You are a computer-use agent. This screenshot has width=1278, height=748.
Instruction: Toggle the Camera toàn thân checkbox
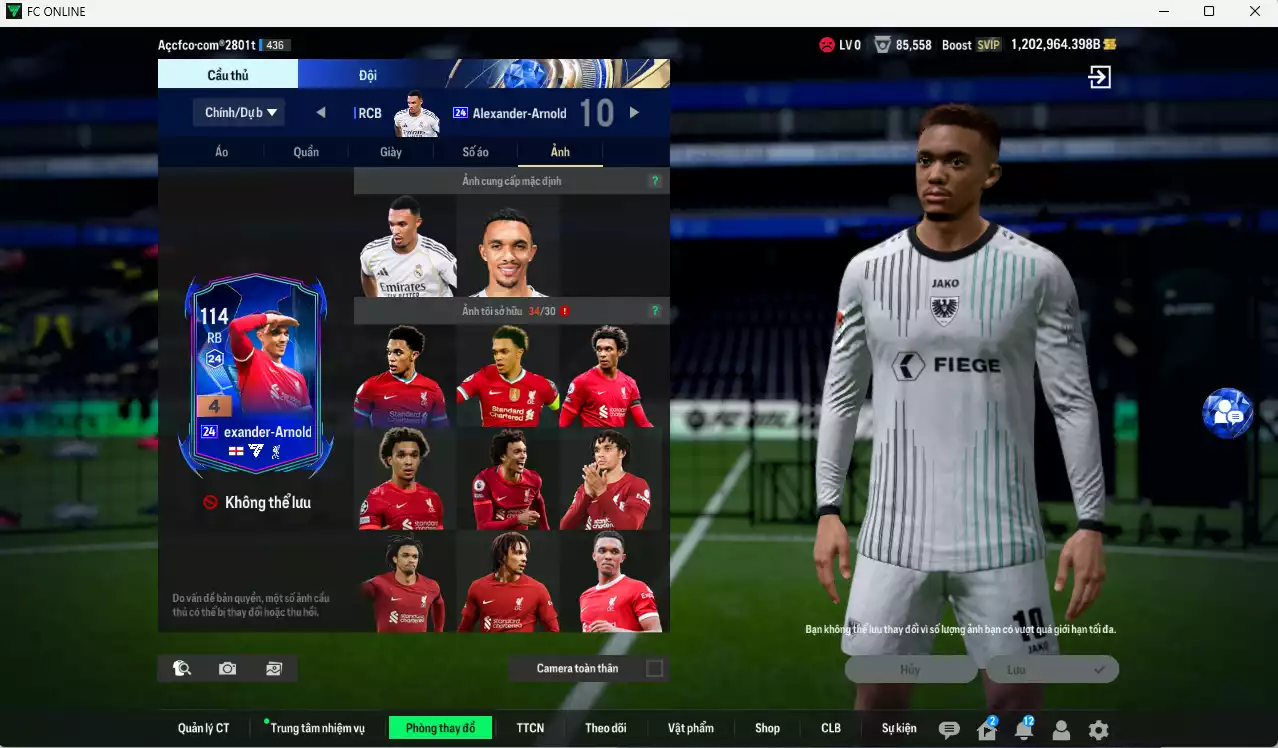pos(655,668)
